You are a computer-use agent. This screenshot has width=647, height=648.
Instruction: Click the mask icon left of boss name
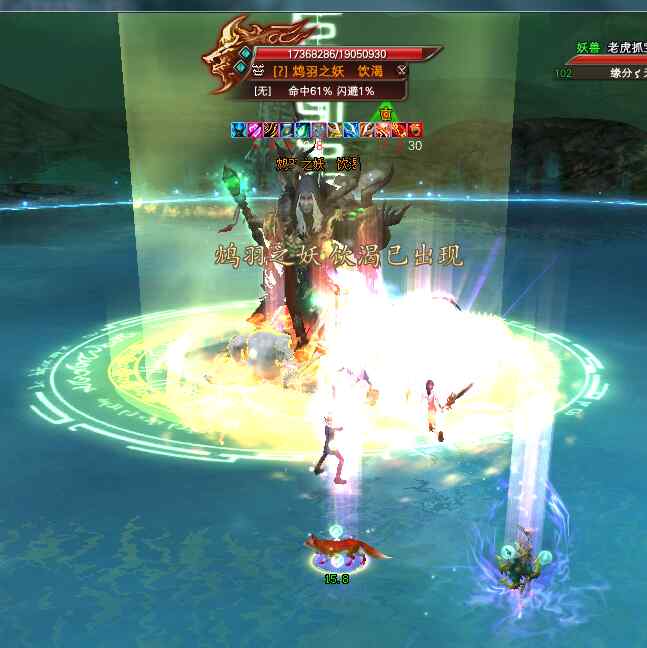click(x=258, y=71)
